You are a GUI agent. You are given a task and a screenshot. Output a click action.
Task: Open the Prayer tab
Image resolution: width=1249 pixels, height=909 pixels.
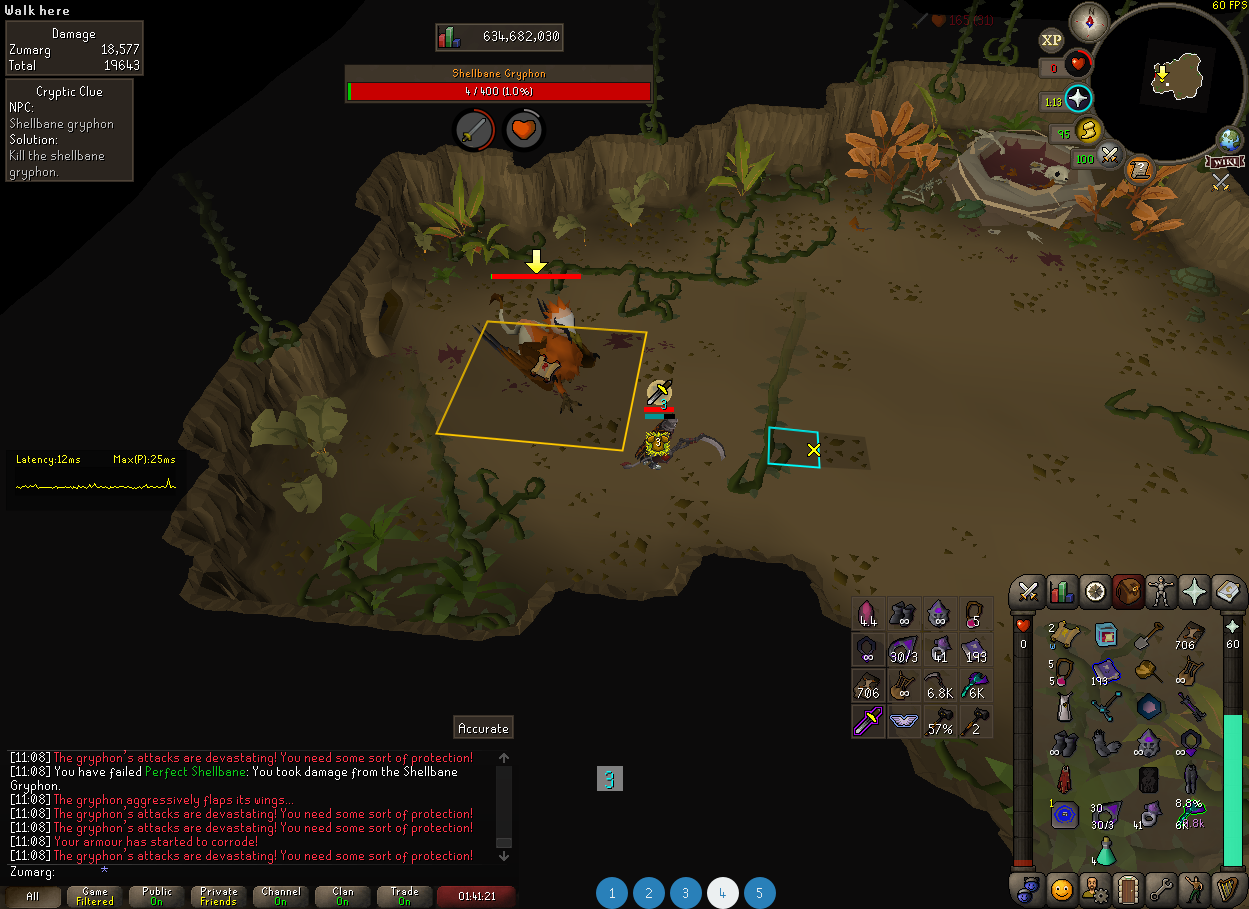tap(1194, 592)
